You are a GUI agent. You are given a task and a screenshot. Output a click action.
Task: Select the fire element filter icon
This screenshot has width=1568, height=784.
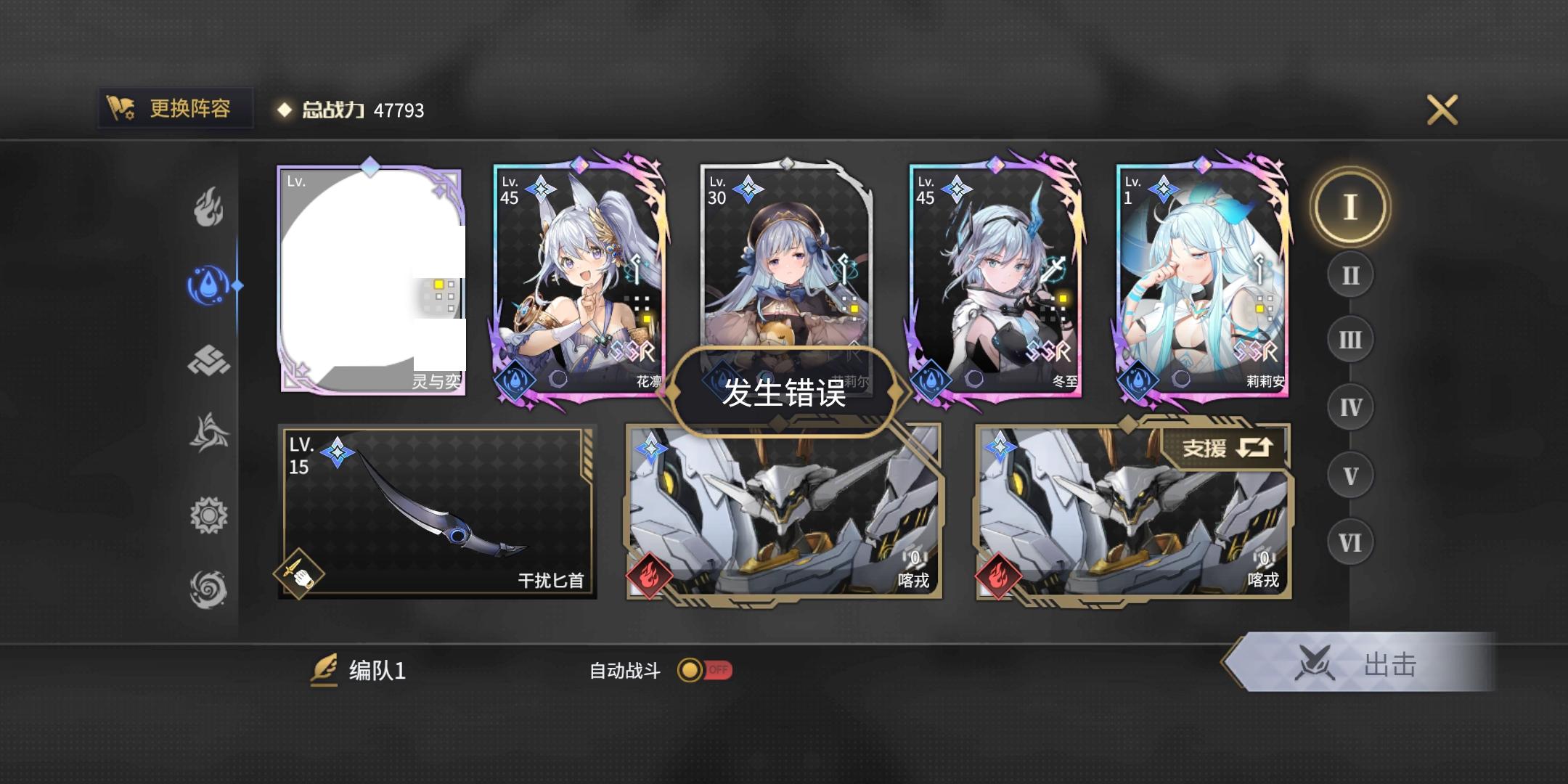(208, 208)
